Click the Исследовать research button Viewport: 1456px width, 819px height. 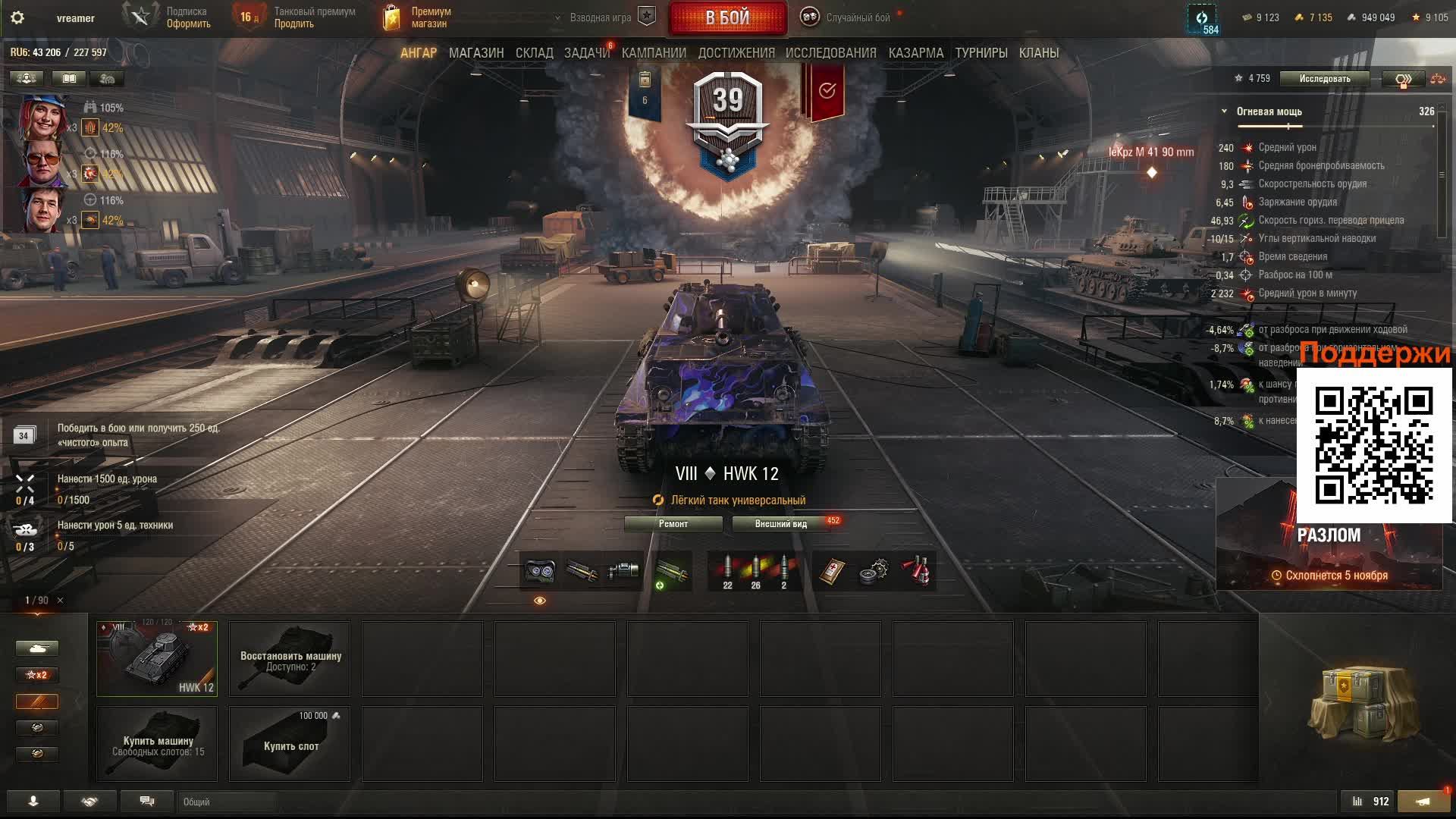point(1324,79)
